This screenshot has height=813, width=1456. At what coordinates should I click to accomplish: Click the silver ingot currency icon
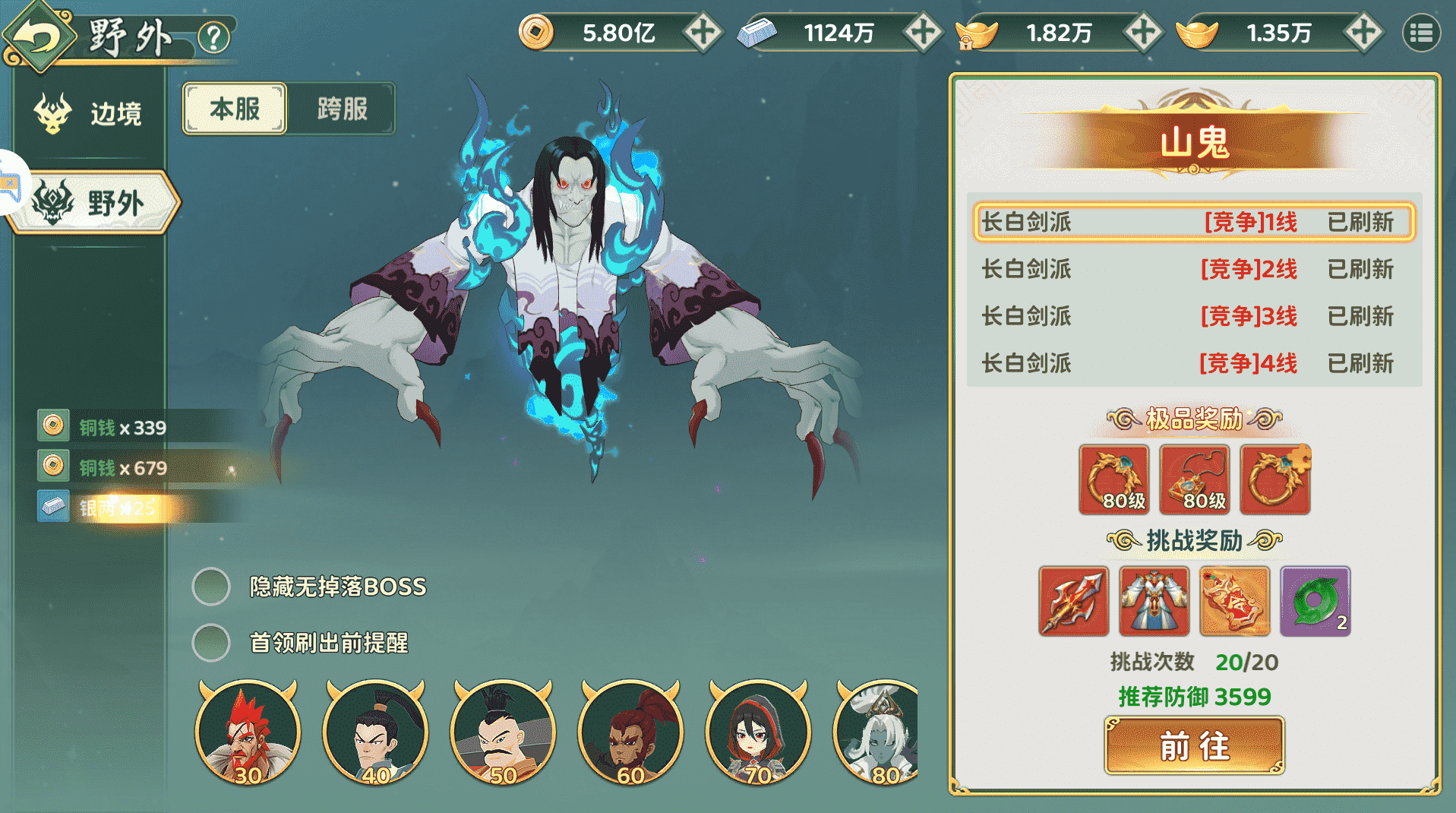(756, 30)
